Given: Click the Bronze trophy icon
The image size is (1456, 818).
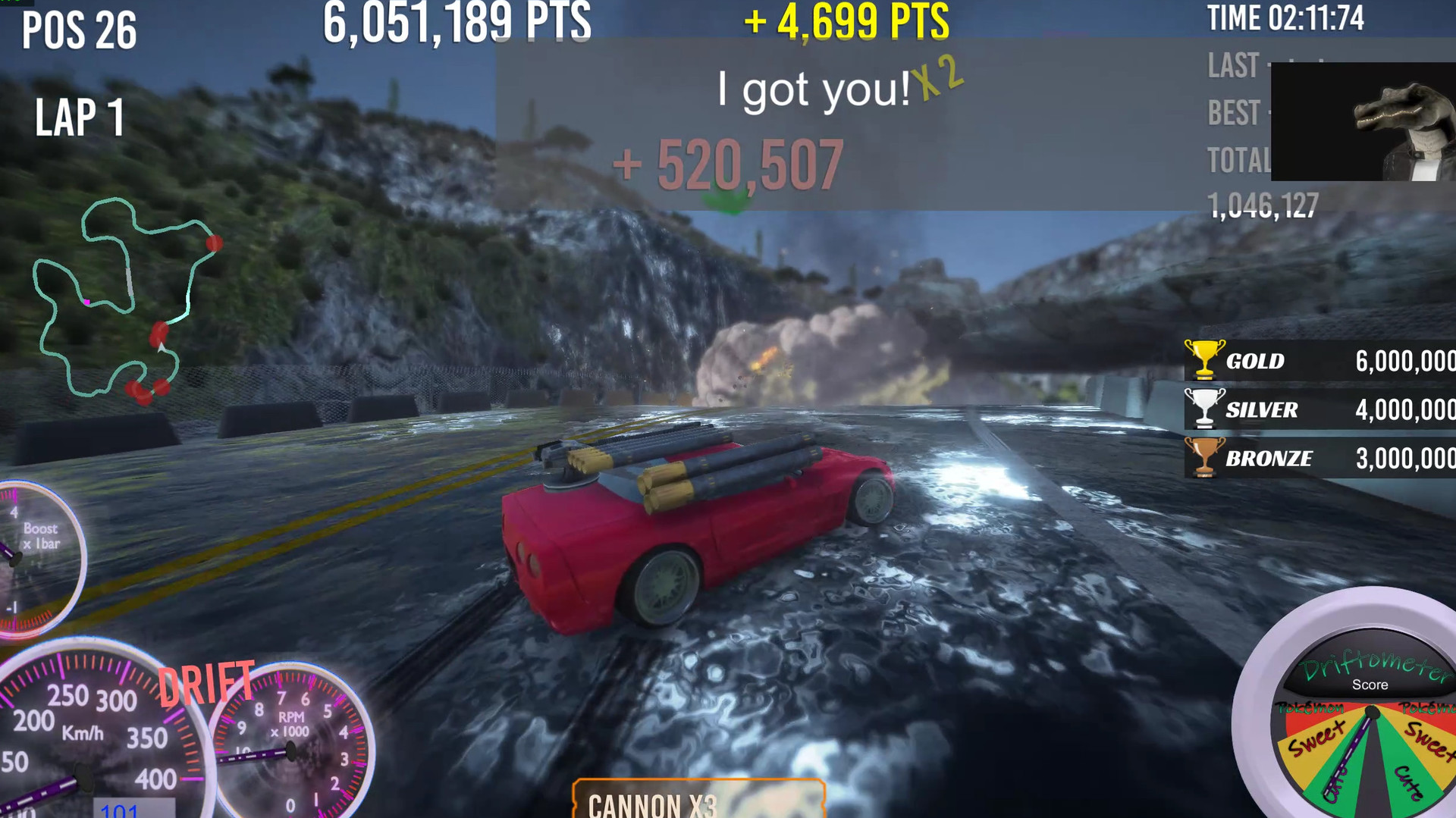Looking at the screenshot, I should click(1204, 458).
